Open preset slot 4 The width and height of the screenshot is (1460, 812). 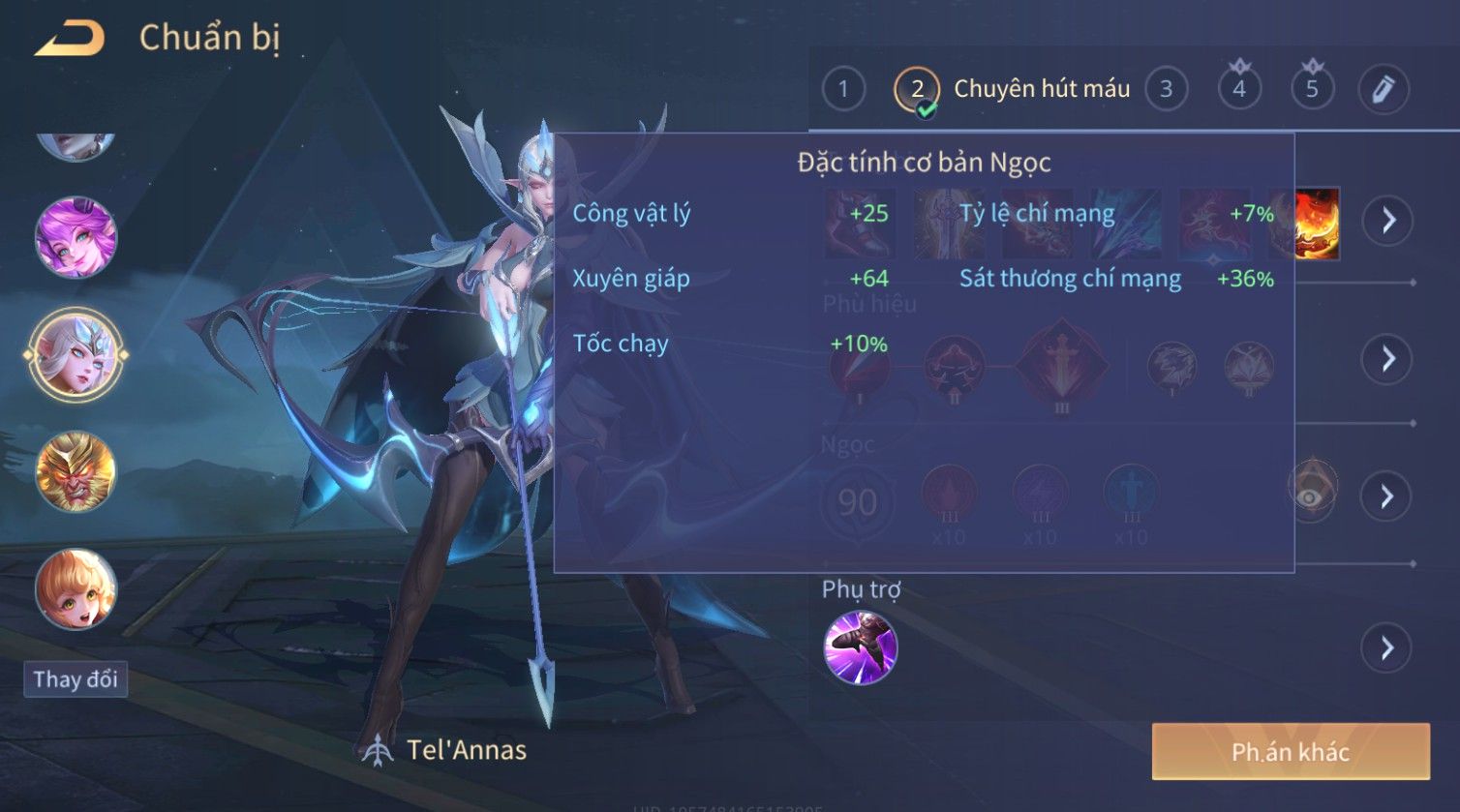pos(1238,90)
